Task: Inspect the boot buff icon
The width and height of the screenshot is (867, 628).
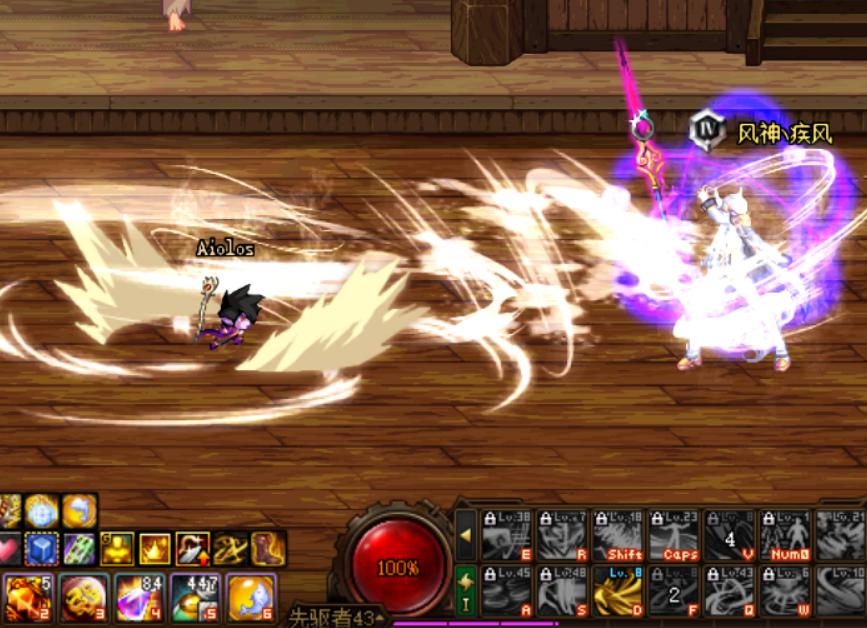Action: tap(268, 548)
